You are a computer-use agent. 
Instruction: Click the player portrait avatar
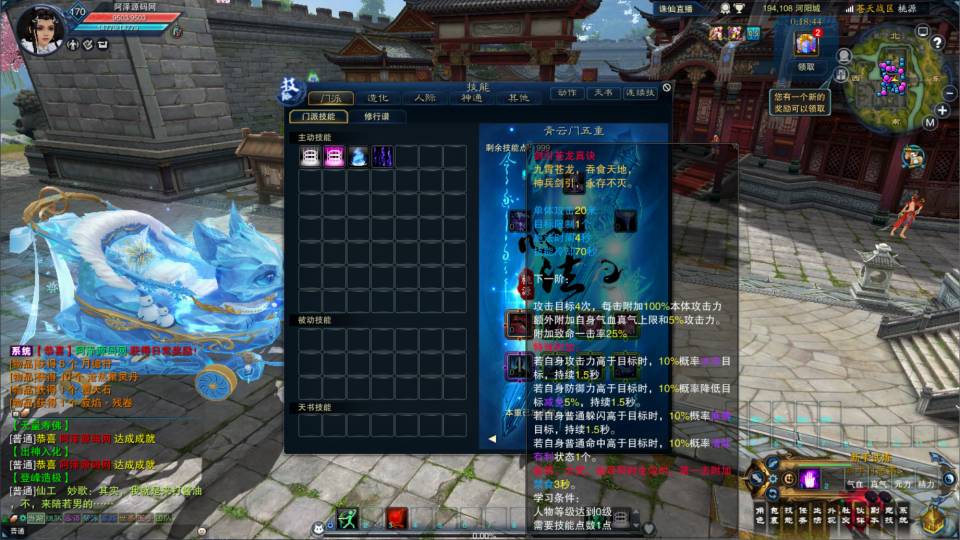coord(42,28)
